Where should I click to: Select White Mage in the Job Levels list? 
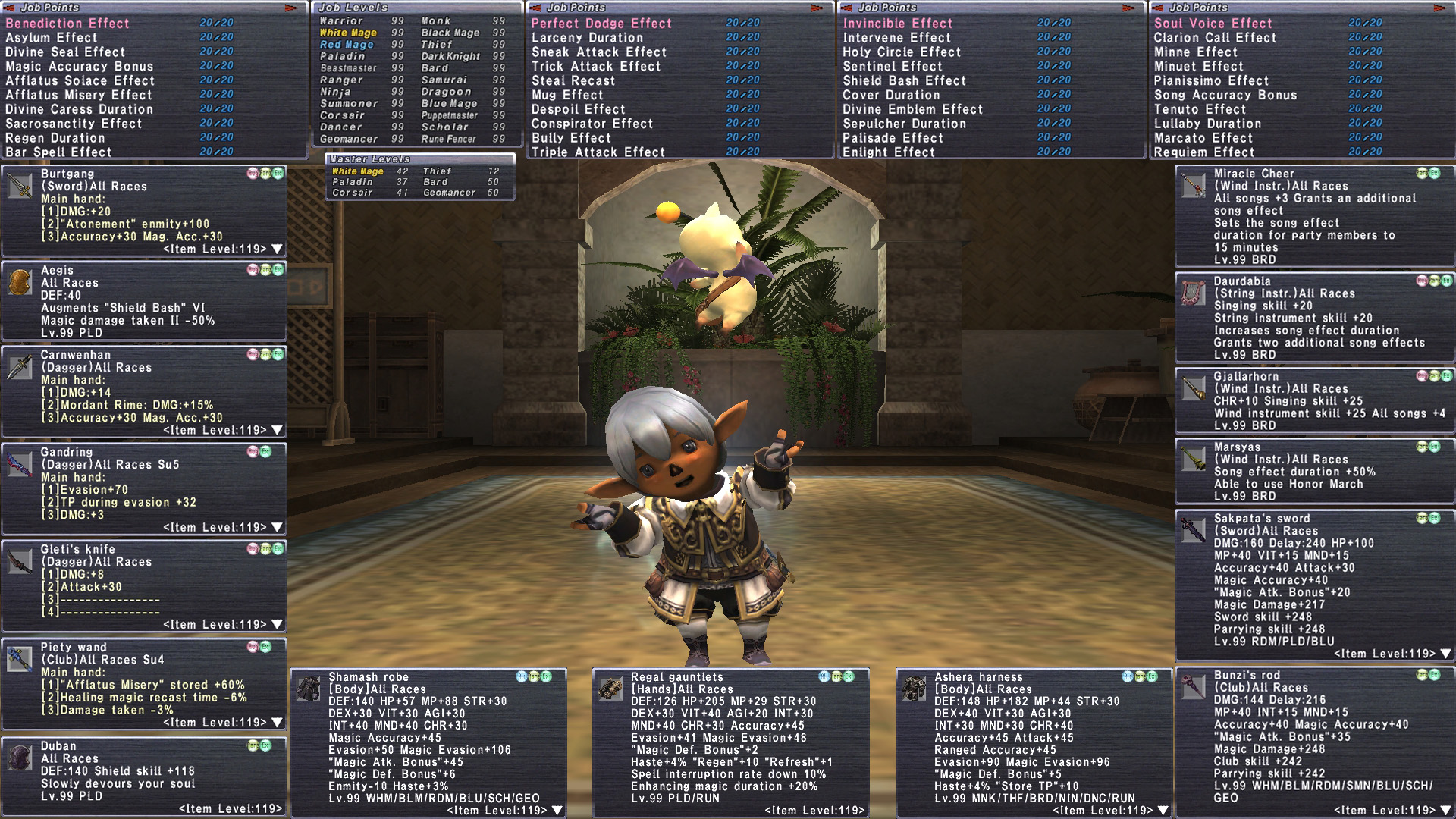[348, 33]
